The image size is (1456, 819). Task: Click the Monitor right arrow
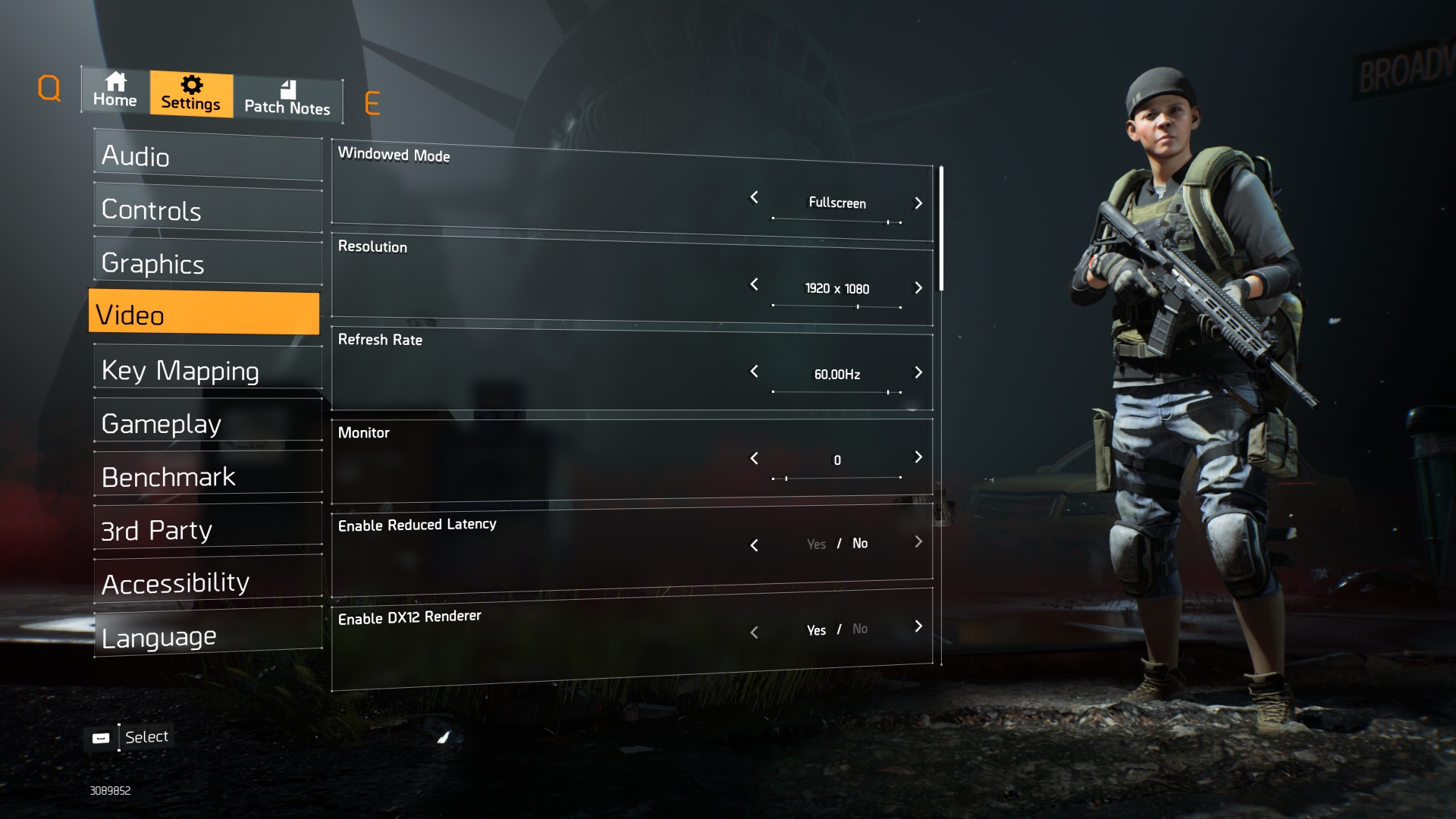click(x=918, y=457)
